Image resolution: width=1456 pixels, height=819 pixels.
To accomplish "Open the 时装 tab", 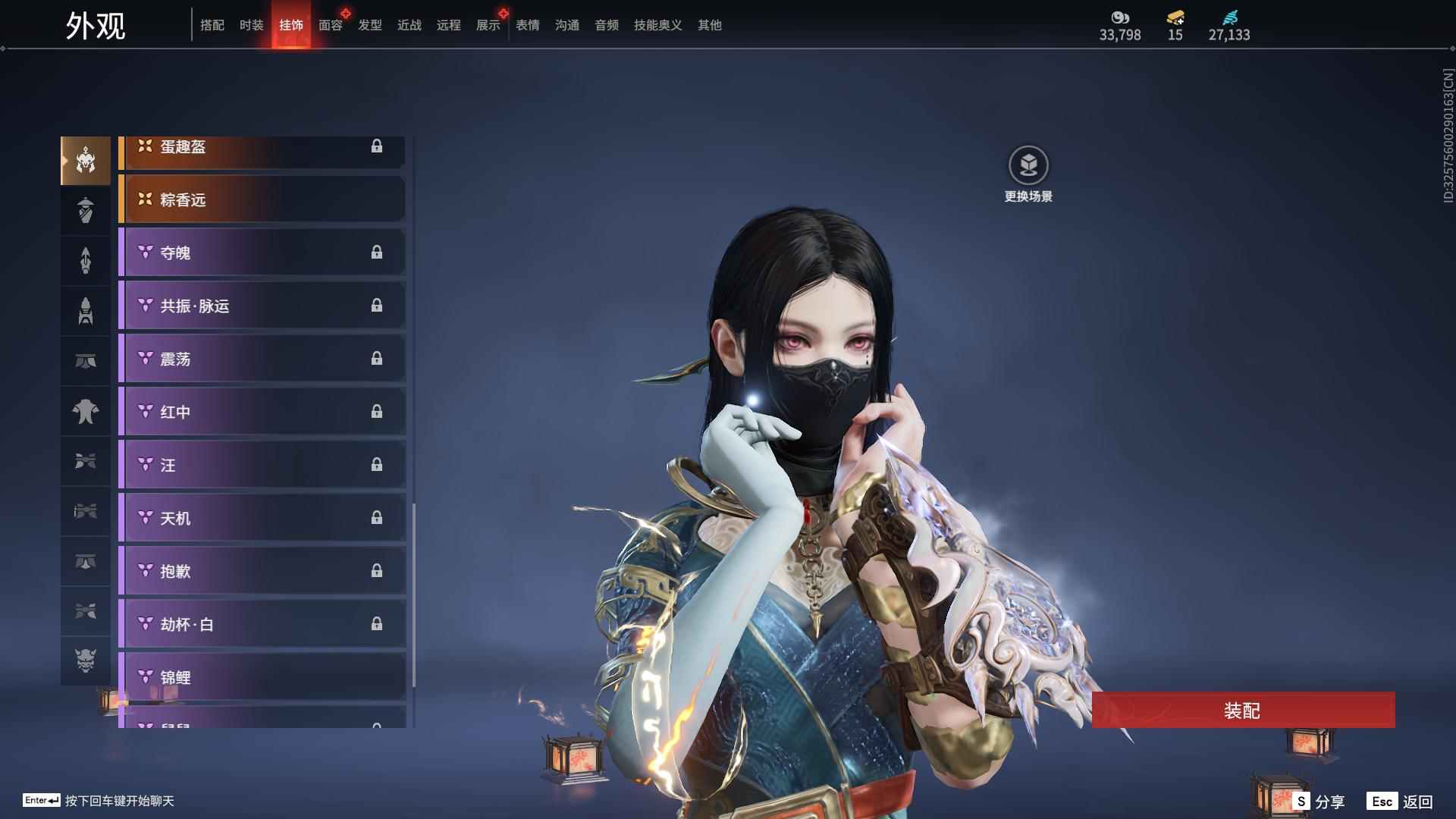I will tap(251, 25).
